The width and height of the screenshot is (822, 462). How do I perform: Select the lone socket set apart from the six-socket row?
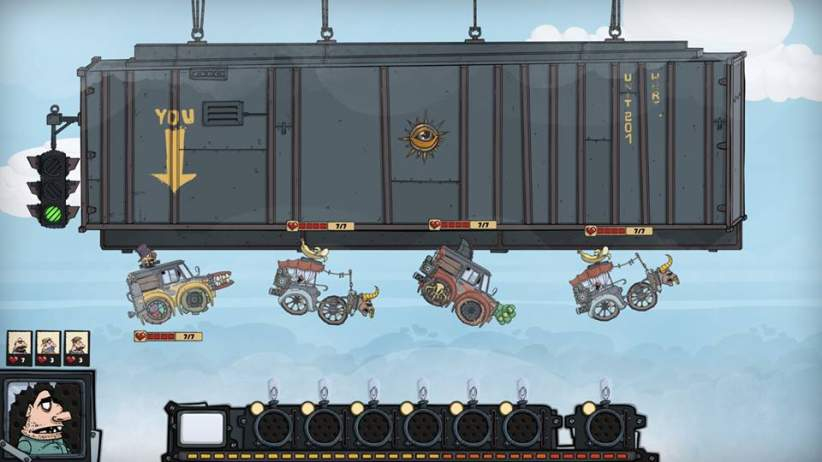(x=605, y=428)
